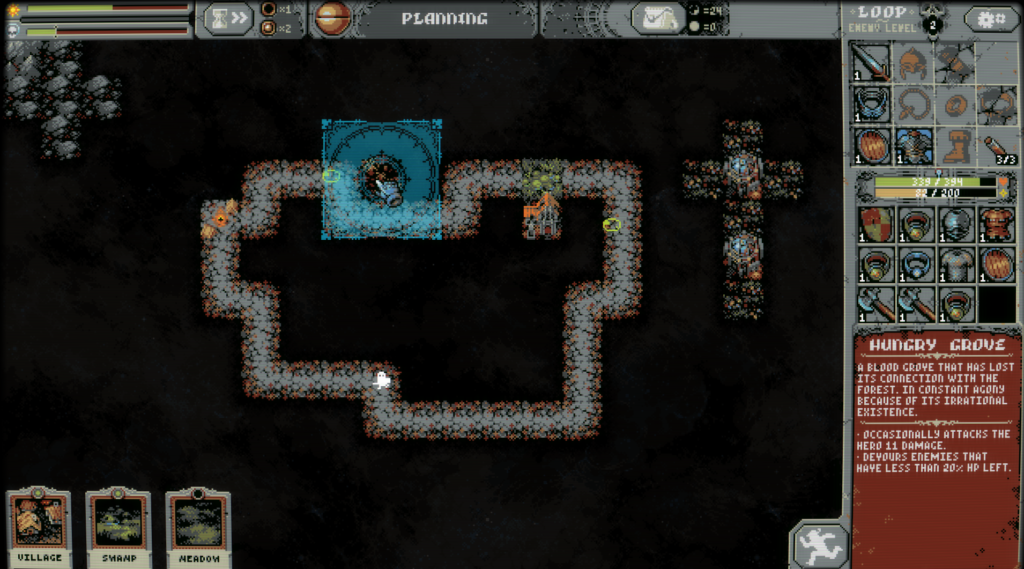This screenshot has height=569, width=1024.
Task: Click the boss orb icon
Action: point(332,19)
